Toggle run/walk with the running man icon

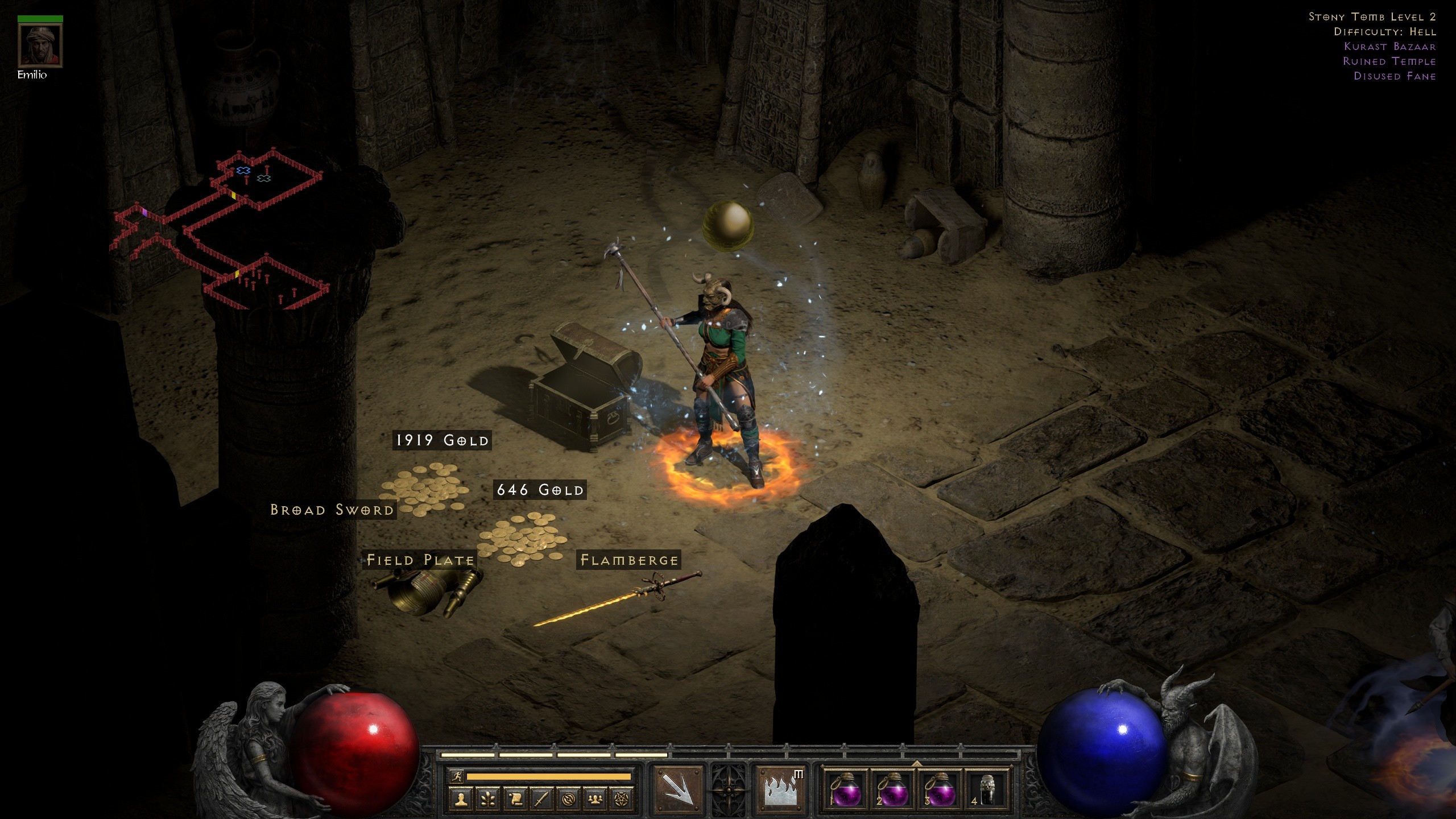456,776
